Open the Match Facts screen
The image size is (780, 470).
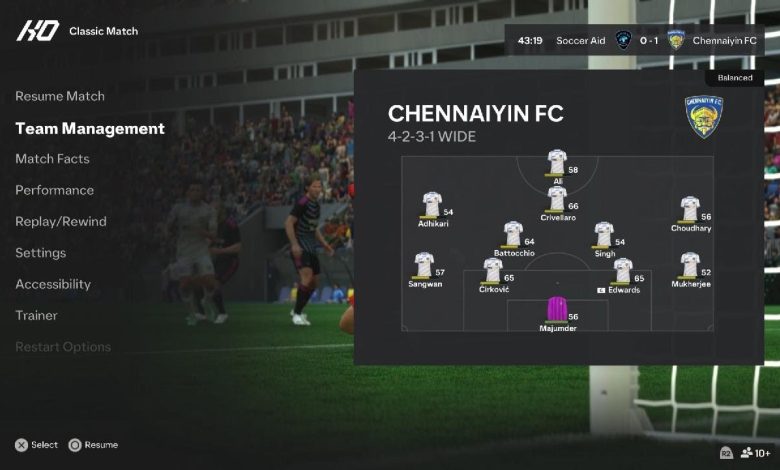[52, 159]
